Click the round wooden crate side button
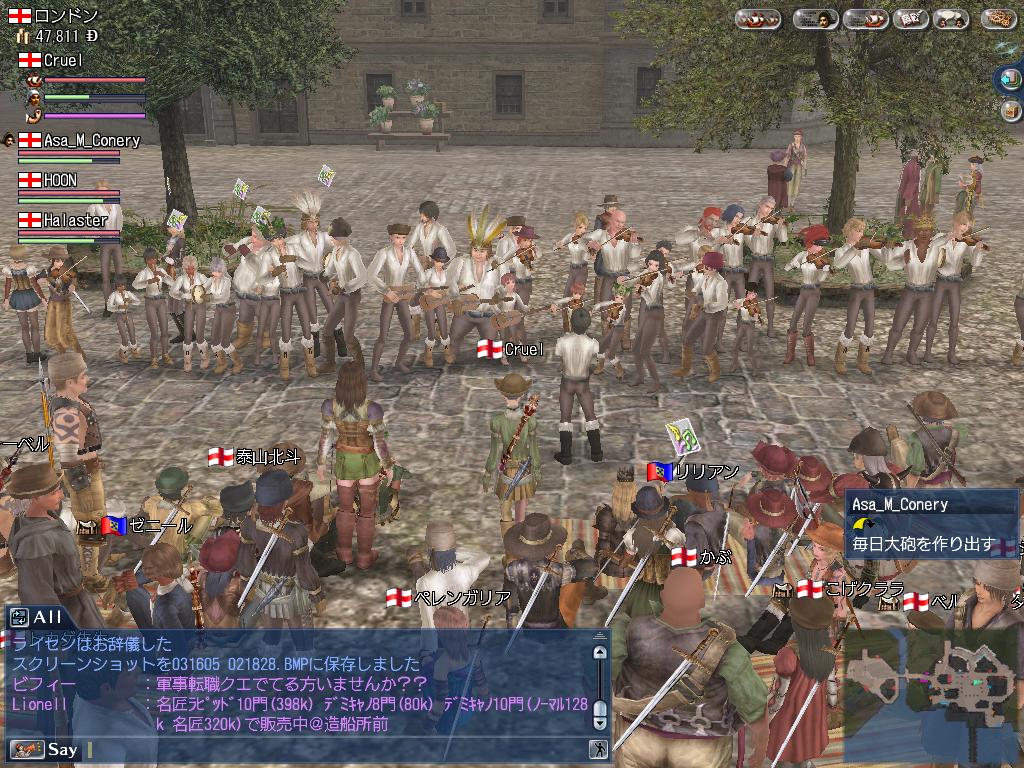Image resolution: width=1024 pixels, height=768 pixels. [x=1010, y=110]
